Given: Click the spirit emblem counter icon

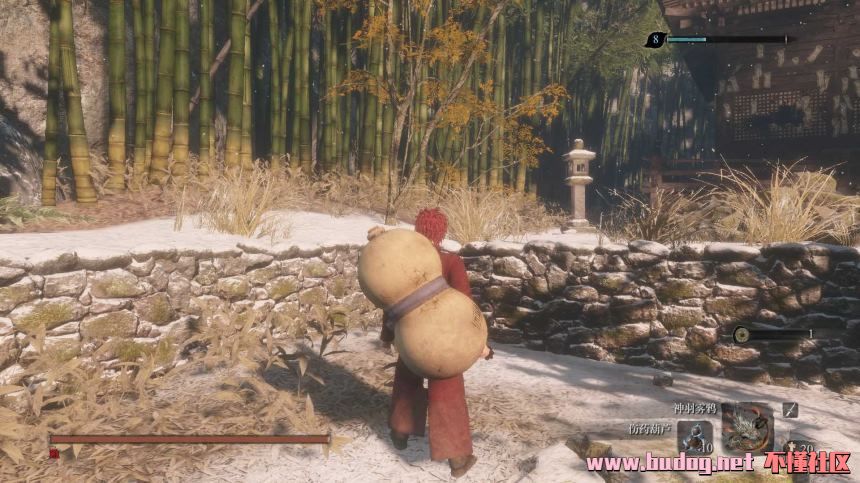Looking at the screenshot, I should pos(793,446).
